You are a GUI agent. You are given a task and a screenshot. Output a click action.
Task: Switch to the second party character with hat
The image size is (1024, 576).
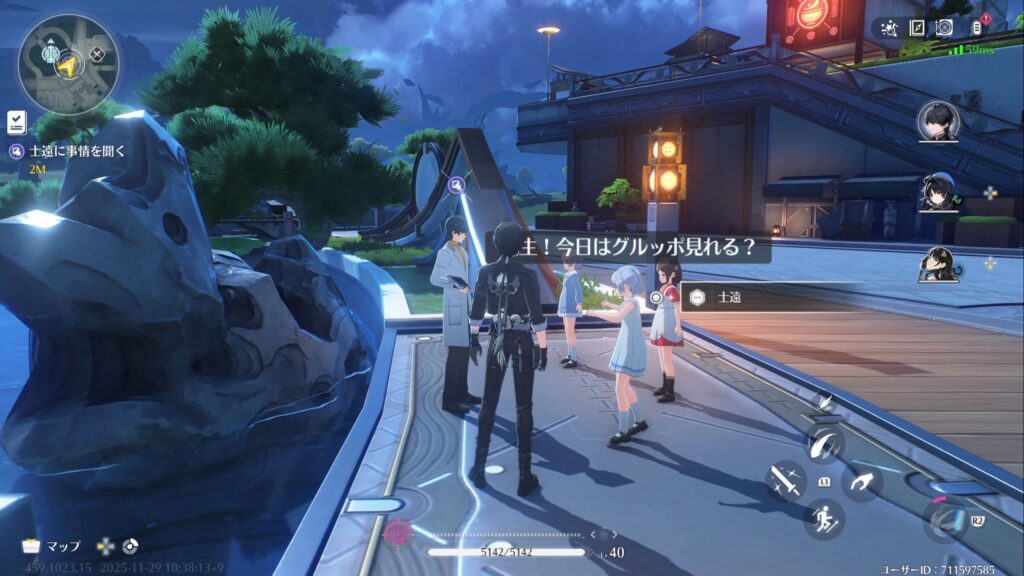click(939, 193)
